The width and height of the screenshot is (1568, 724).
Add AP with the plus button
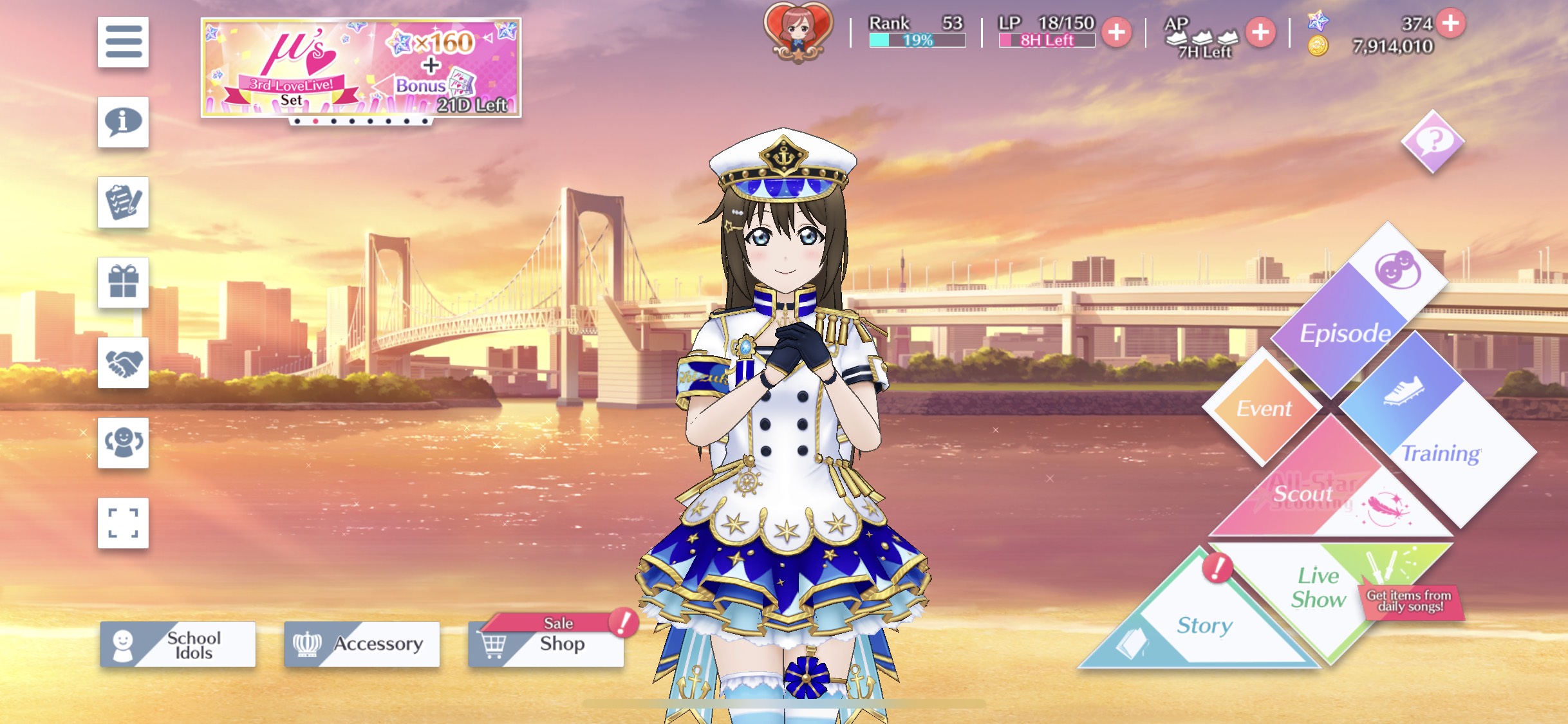pos(1260,32)
